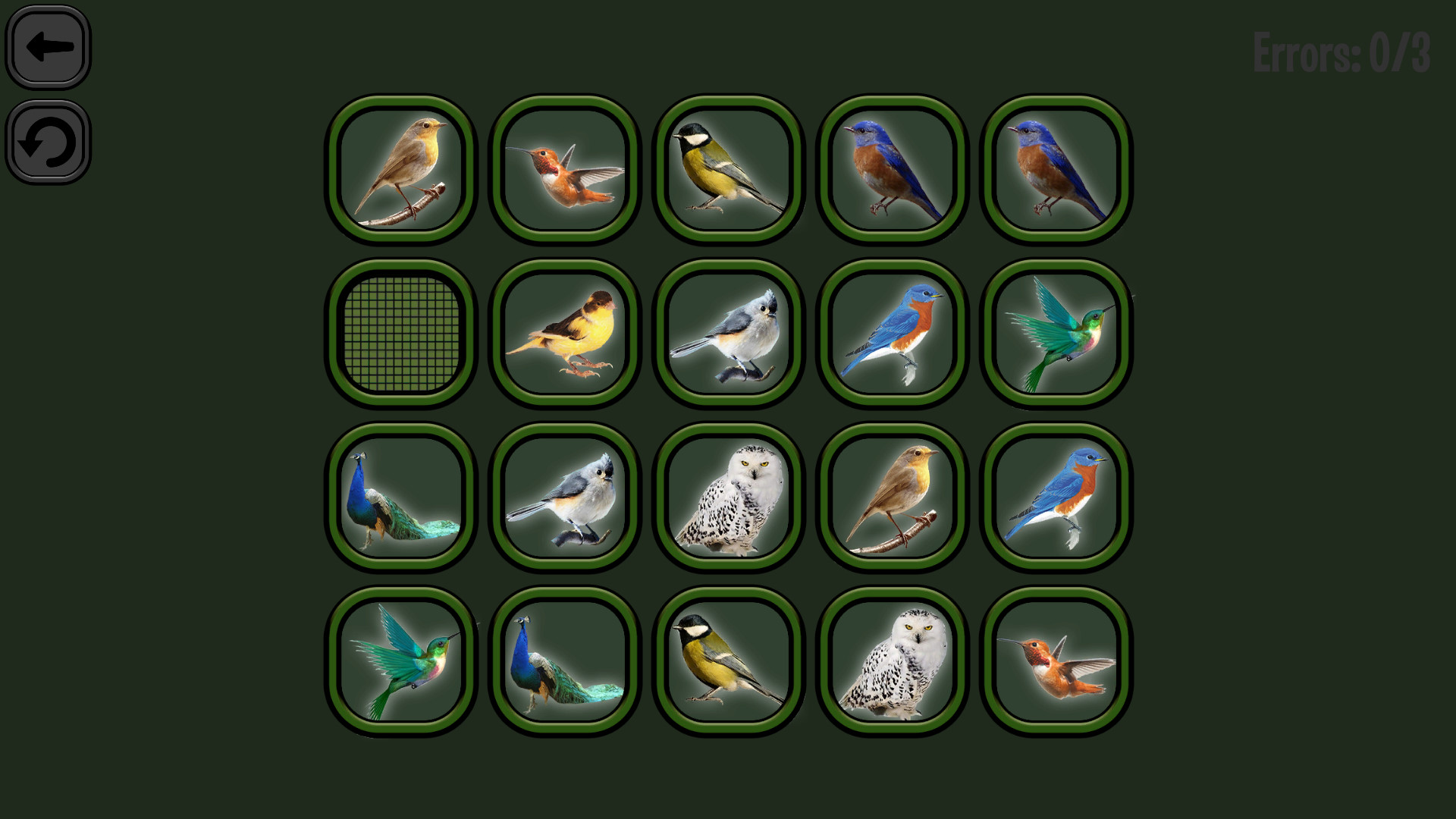Select the peacock card in third row
Screen dimensions: 1456x819
click(x=400, y=497)
